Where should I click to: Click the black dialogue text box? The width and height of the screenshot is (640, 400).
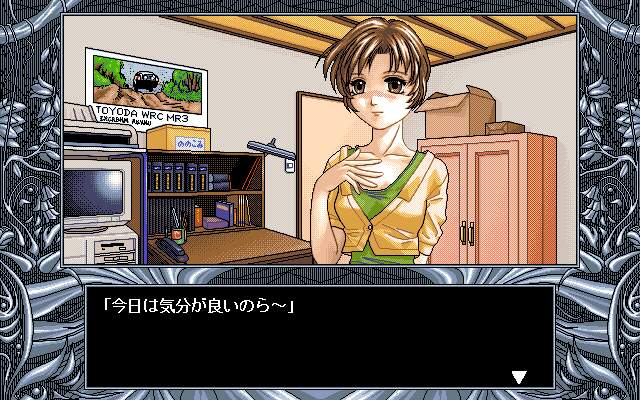[x=319, y=335]
